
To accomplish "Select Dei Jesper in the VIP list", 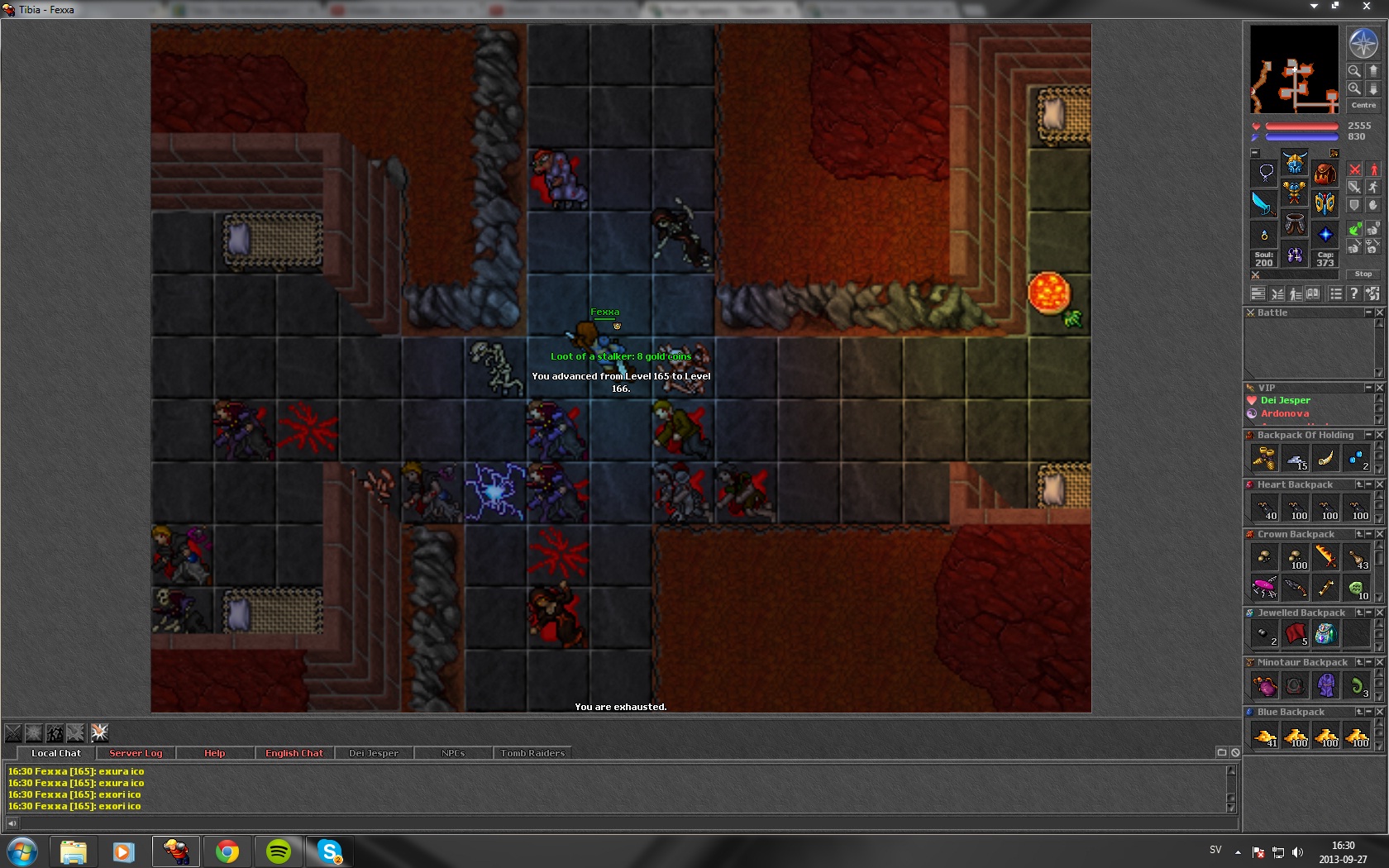I will click(1285, 400).
